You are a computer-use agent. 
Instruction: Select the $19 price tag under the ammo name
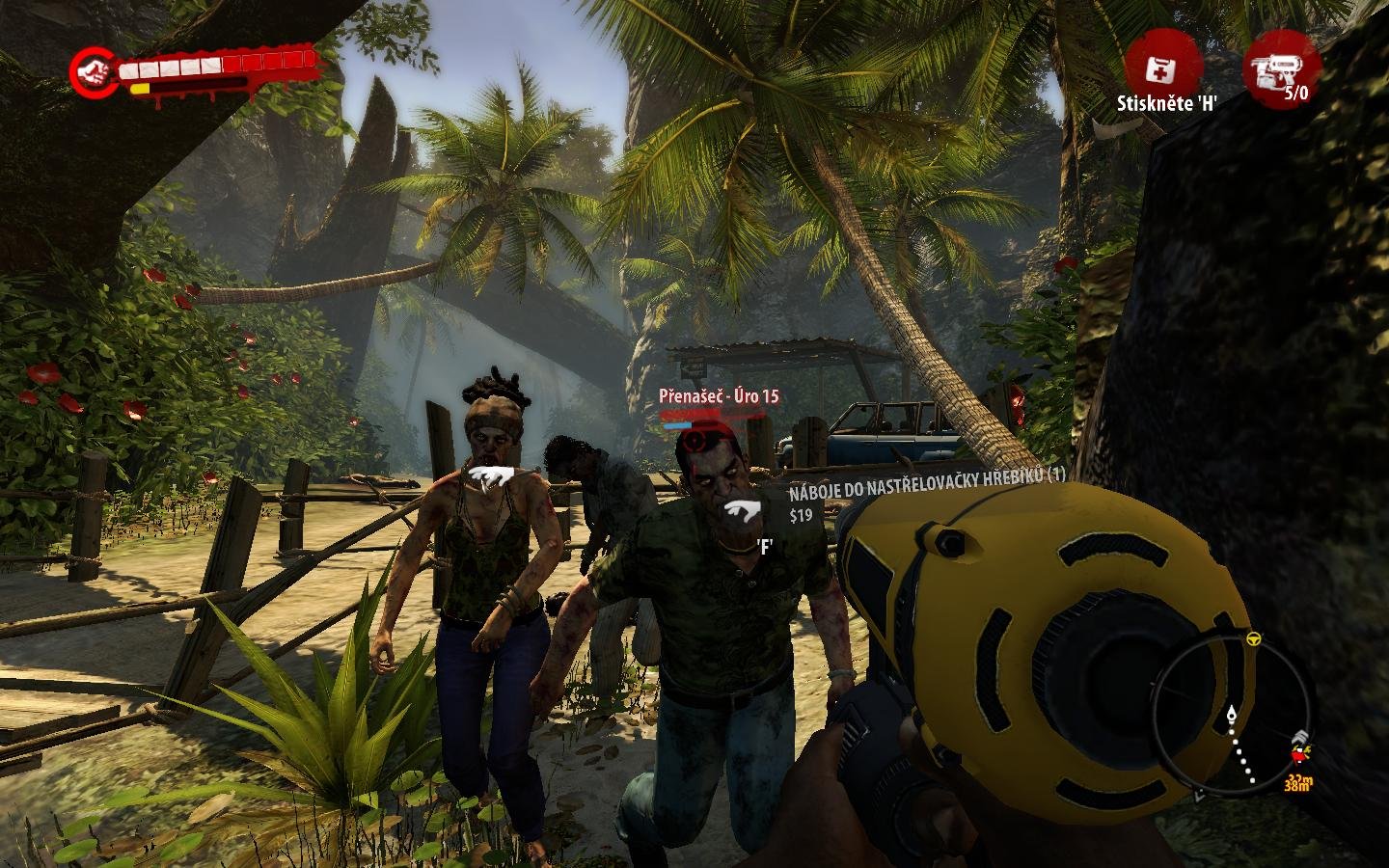click(803, 514)
